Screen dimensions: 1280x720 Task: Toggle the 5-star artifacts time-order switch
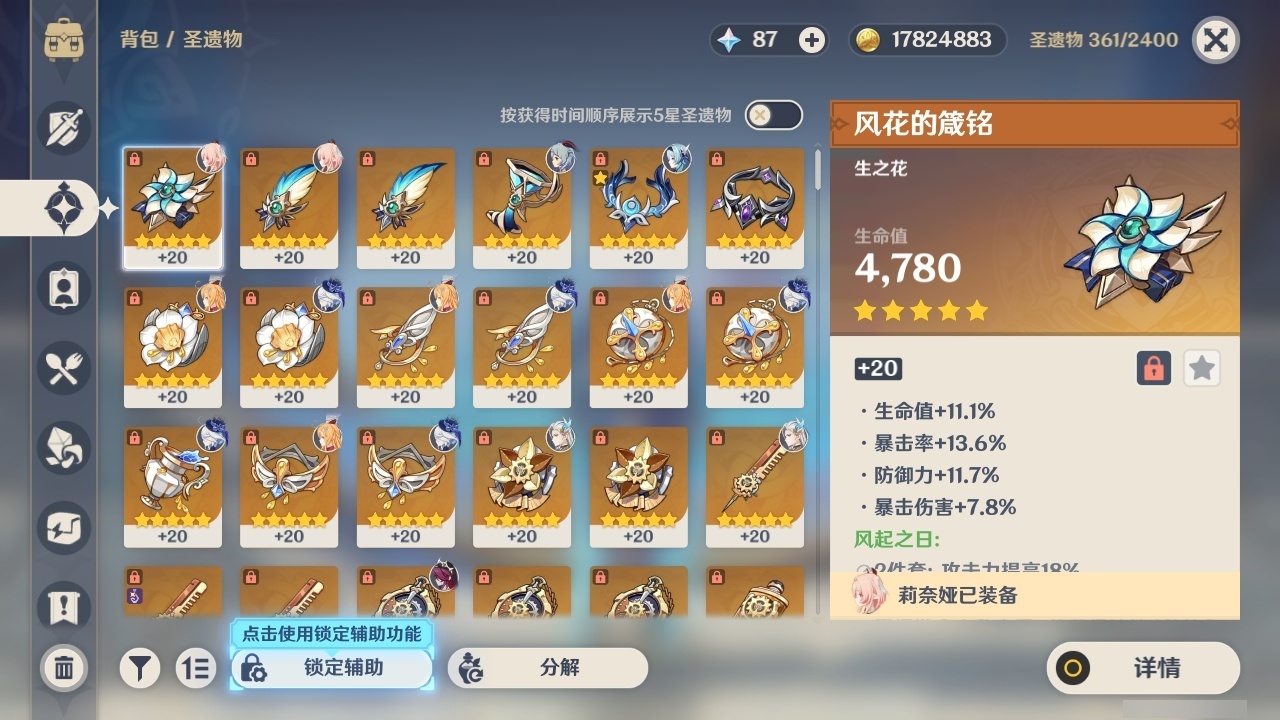coord(775,115)
